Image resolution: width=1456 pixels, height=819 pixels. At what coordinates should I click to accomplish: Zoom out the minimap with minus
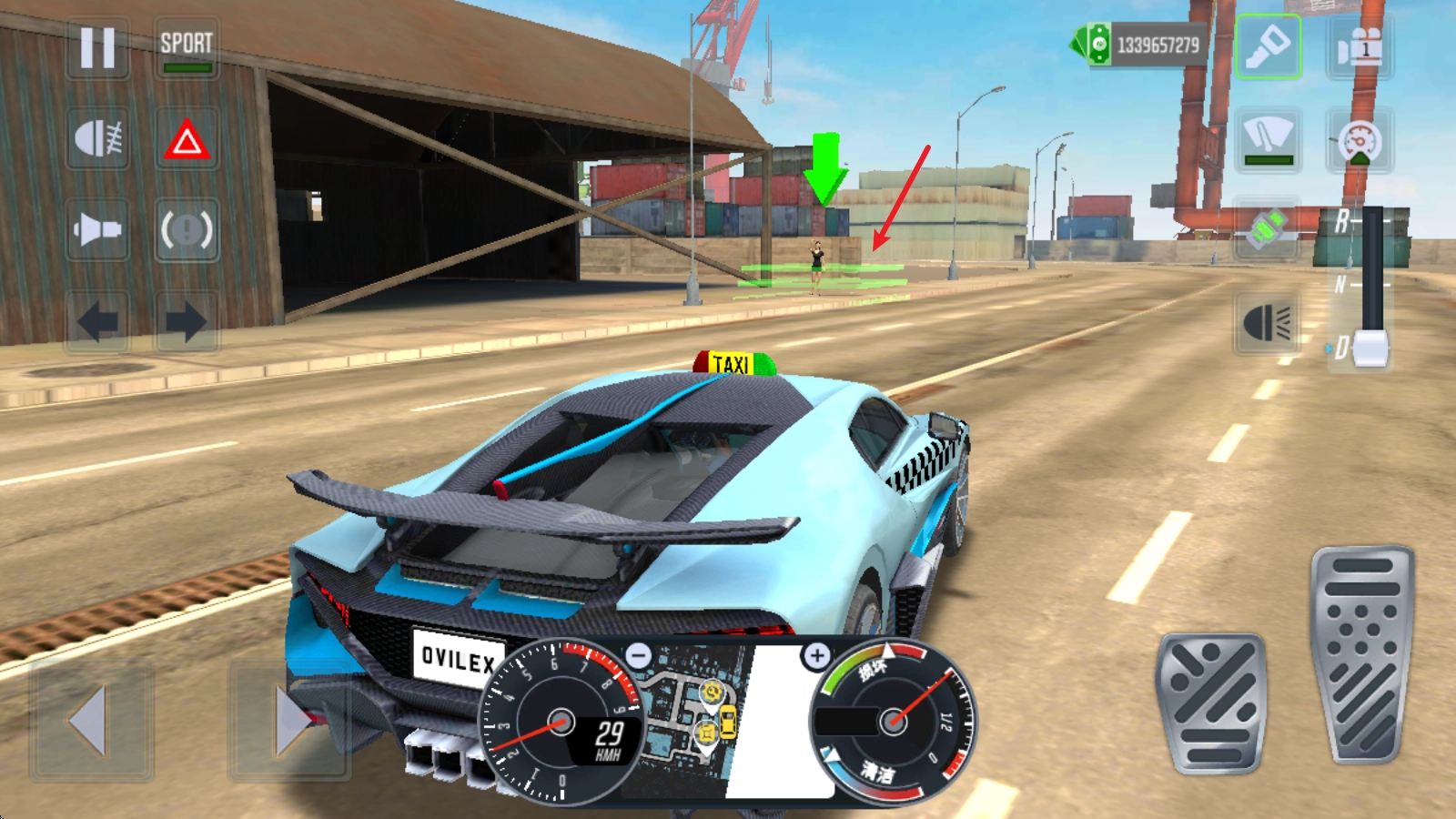[x=640, y=655]
